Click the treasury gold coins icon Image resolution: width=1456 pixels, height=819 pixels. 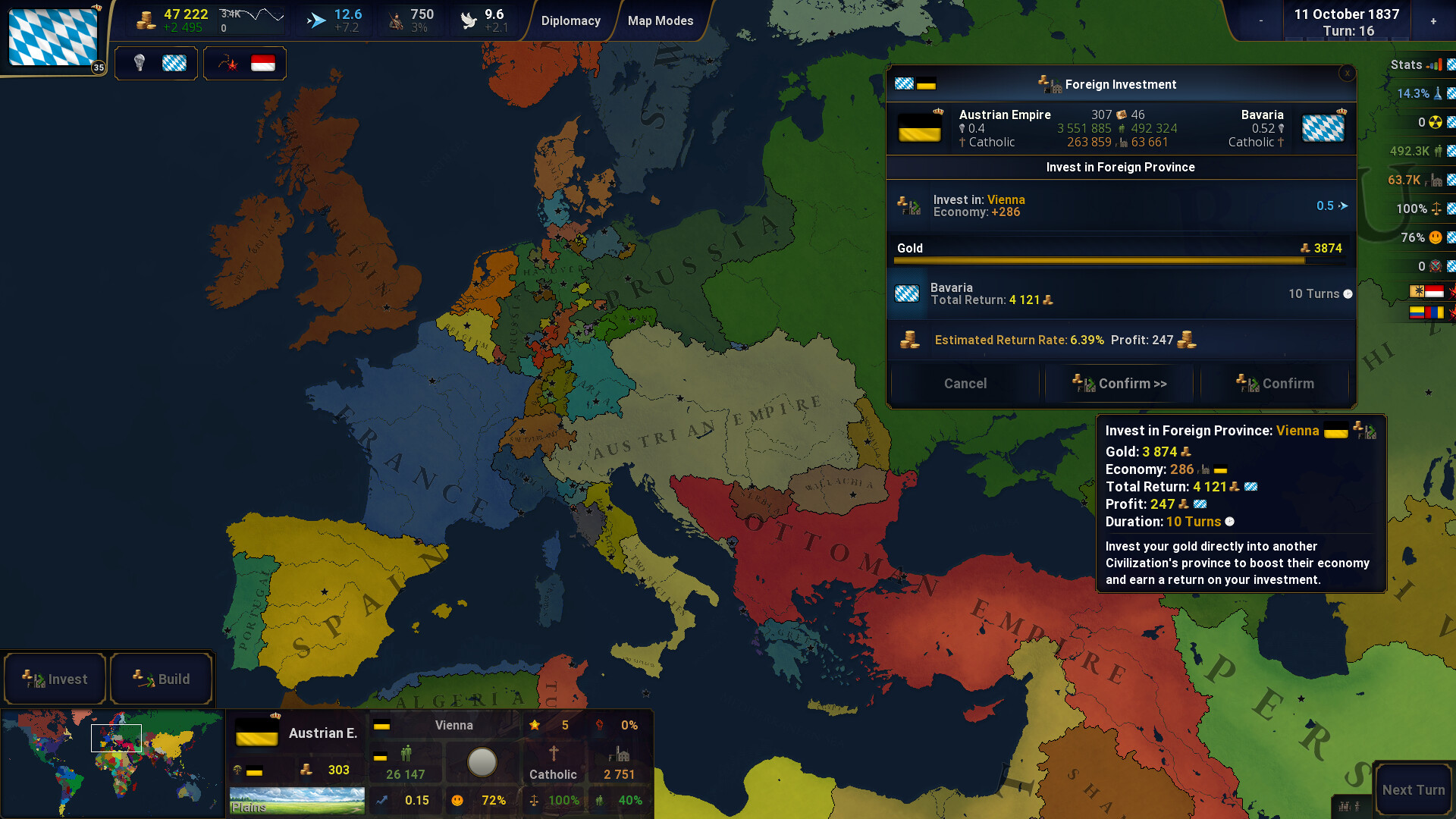(x=146, y=18)
